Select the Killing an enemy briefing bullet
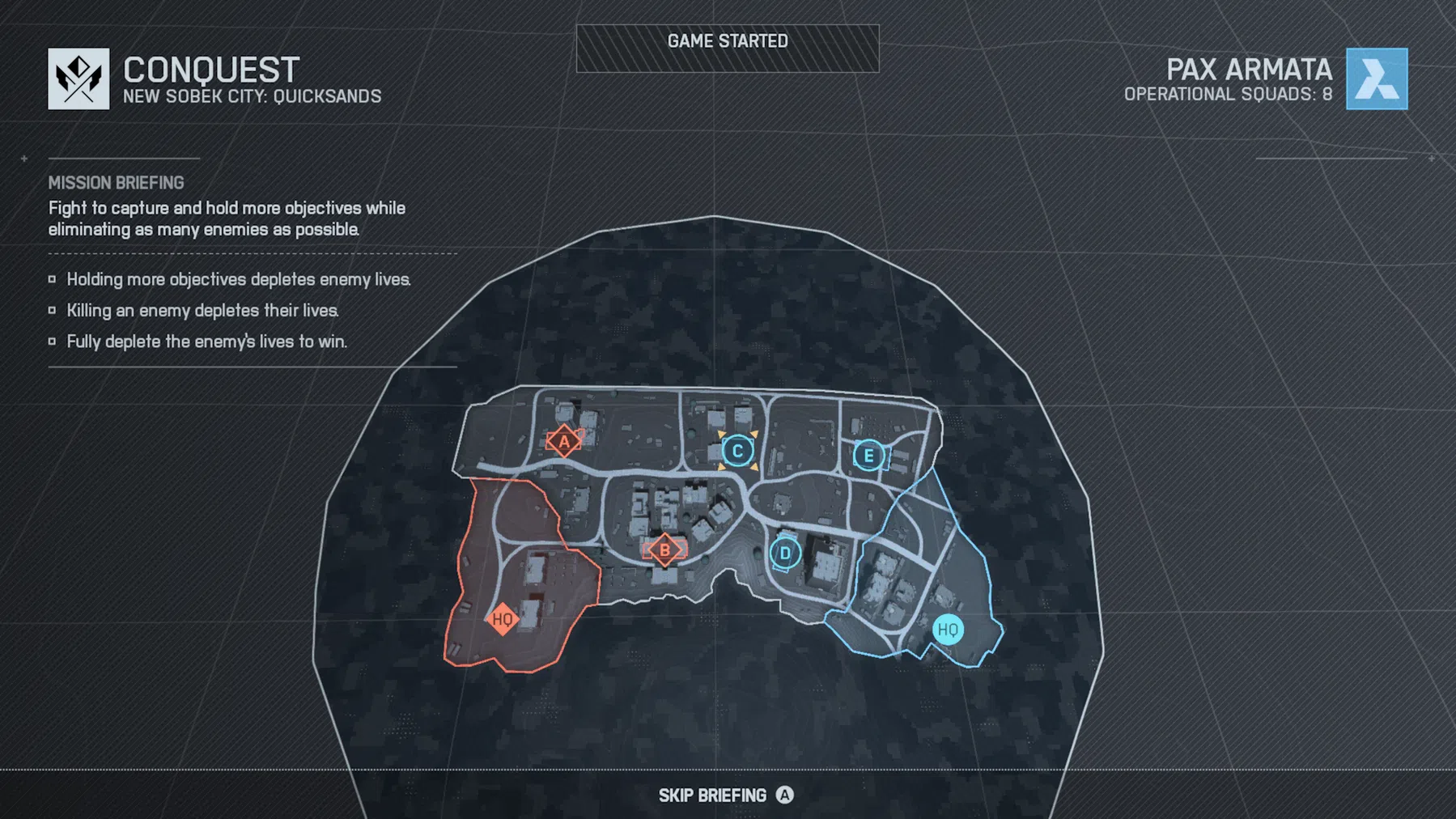 [x=200, y=310]
